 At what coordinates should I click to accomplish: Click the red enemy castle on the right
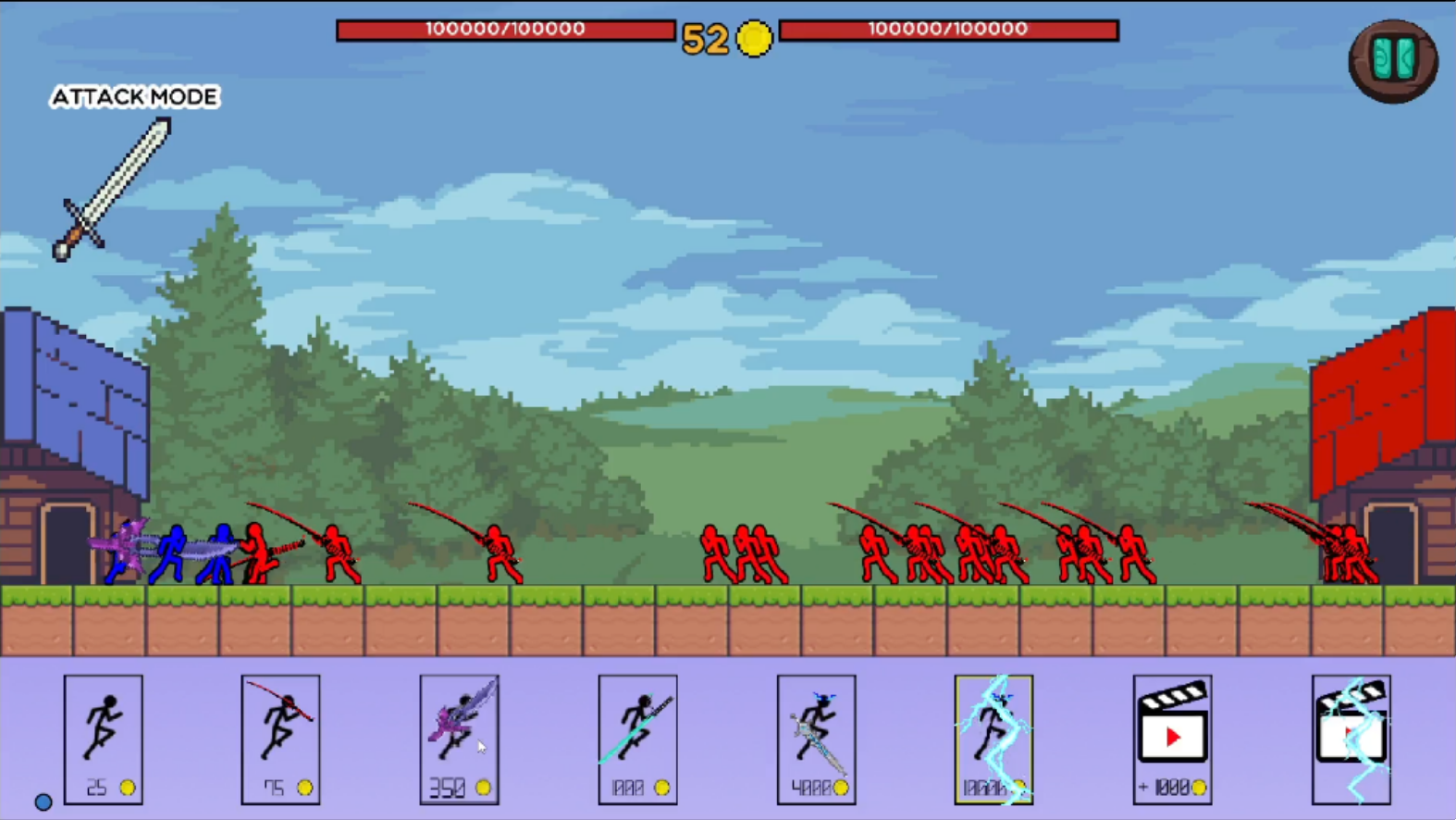(x=1378, y=407)
